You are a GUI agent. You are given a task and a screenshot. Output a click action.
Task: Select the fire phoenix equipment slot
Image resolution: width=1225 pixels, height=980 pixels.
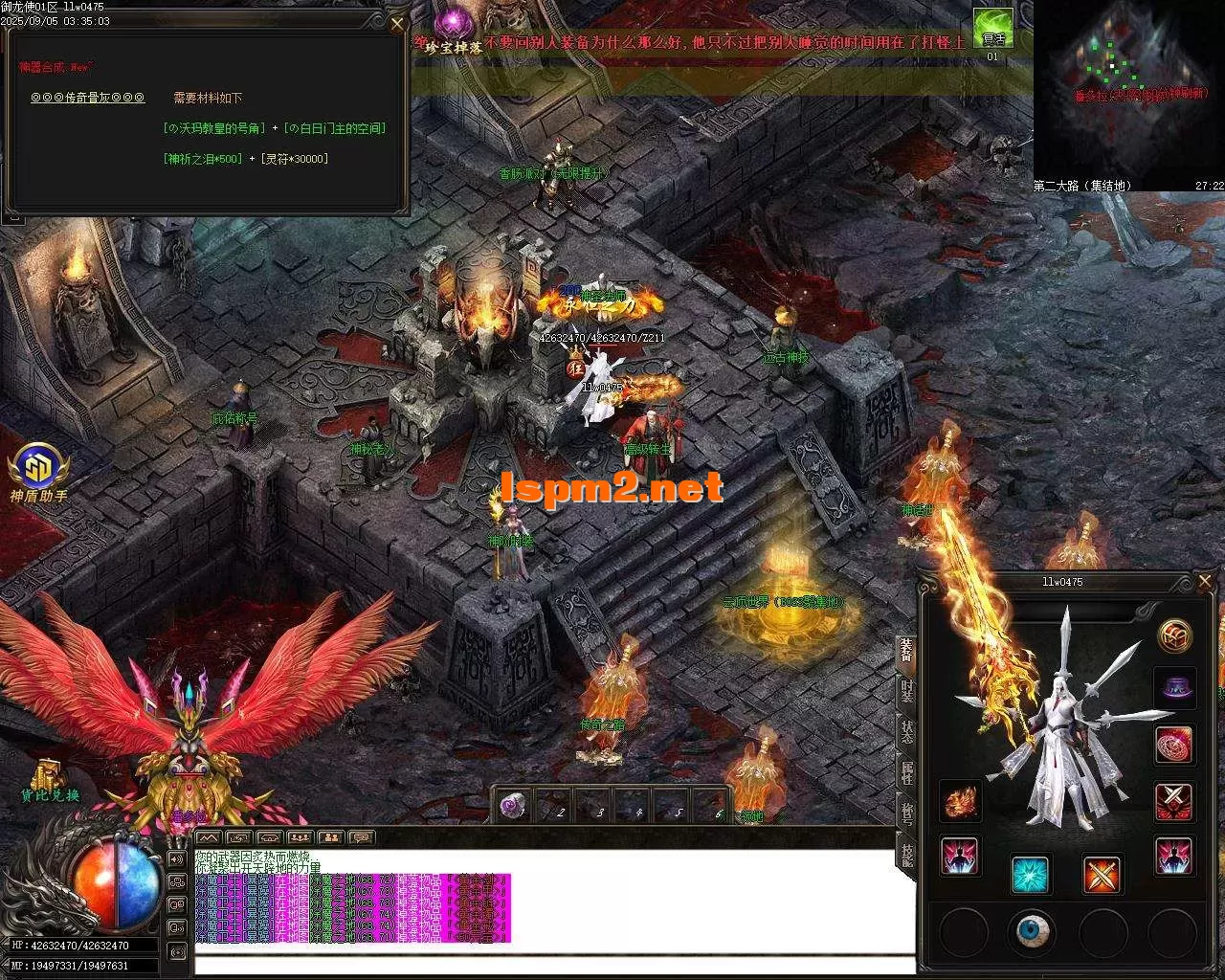[x=960, y=802]
